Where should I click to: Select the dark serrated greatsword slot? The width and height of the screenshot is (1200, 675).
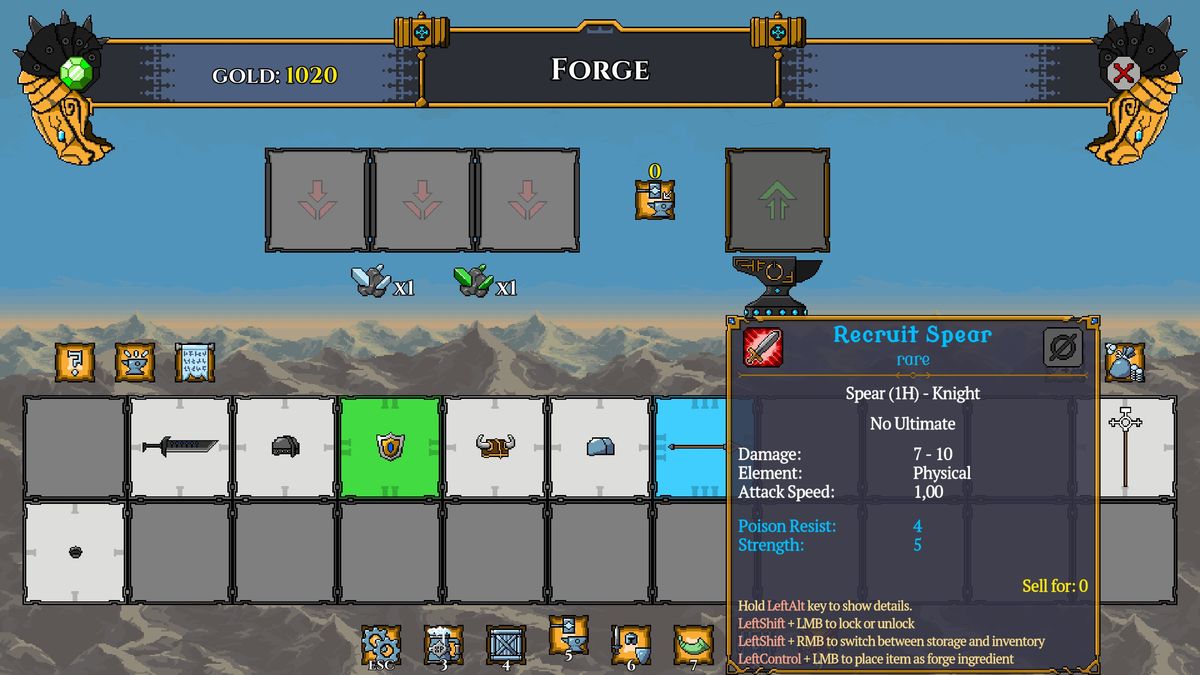(x=180, y=447)
